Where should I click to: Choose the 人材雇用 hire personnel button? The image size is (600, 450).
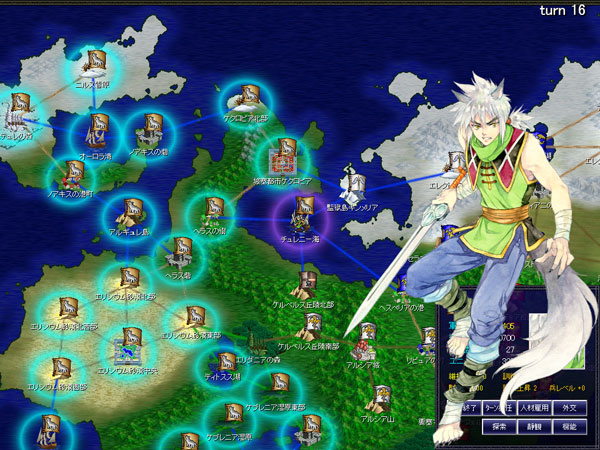click(x=536, y=407)
